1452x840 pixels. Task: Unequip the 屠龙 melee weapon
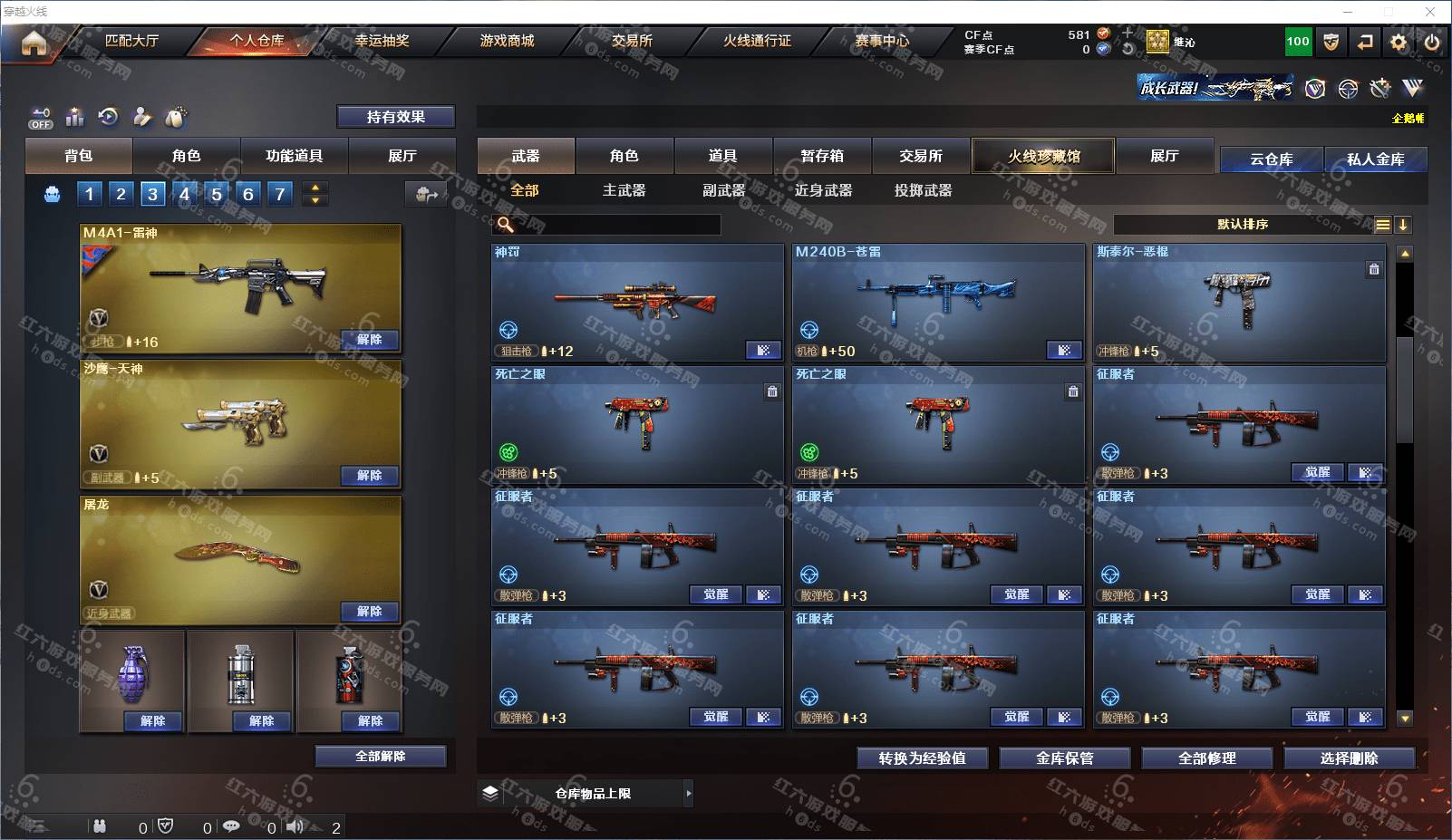tap(369, 612)
